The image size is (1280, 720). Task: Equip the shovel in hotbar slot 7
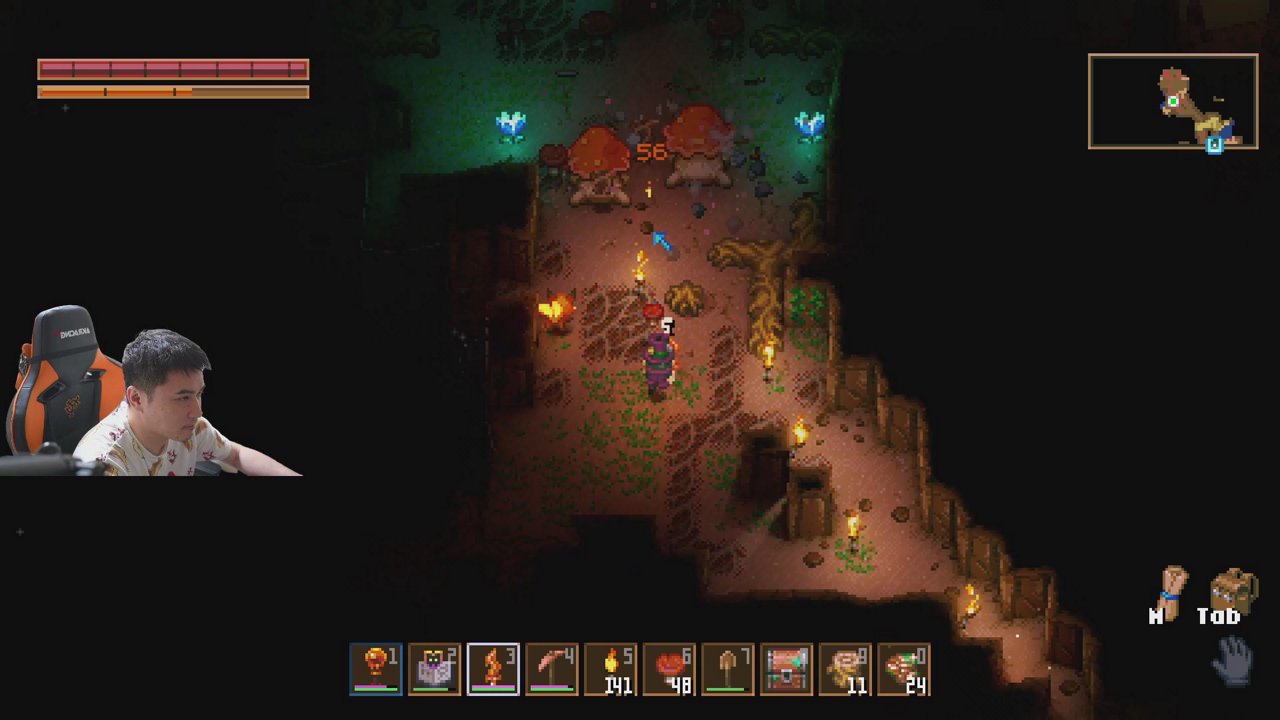[x=728, y=669]
